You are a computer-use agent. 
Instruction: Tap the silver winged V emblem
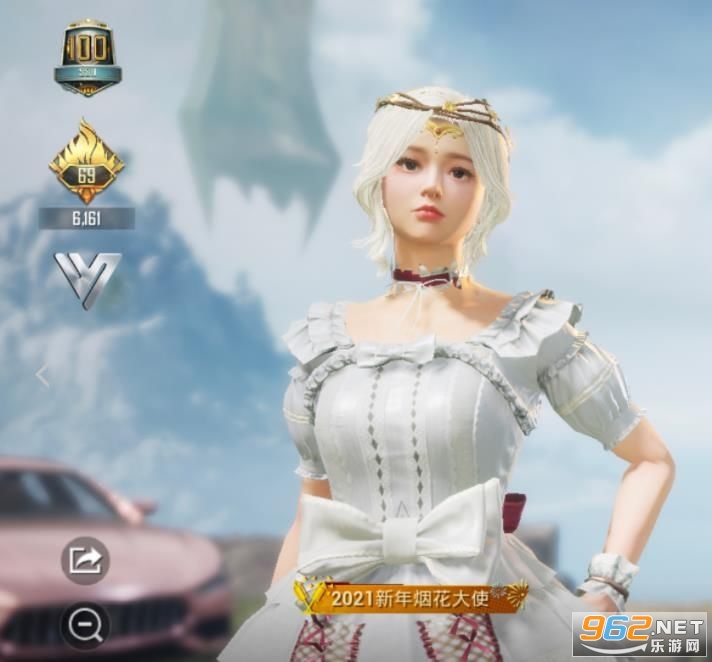click(87, 278)
